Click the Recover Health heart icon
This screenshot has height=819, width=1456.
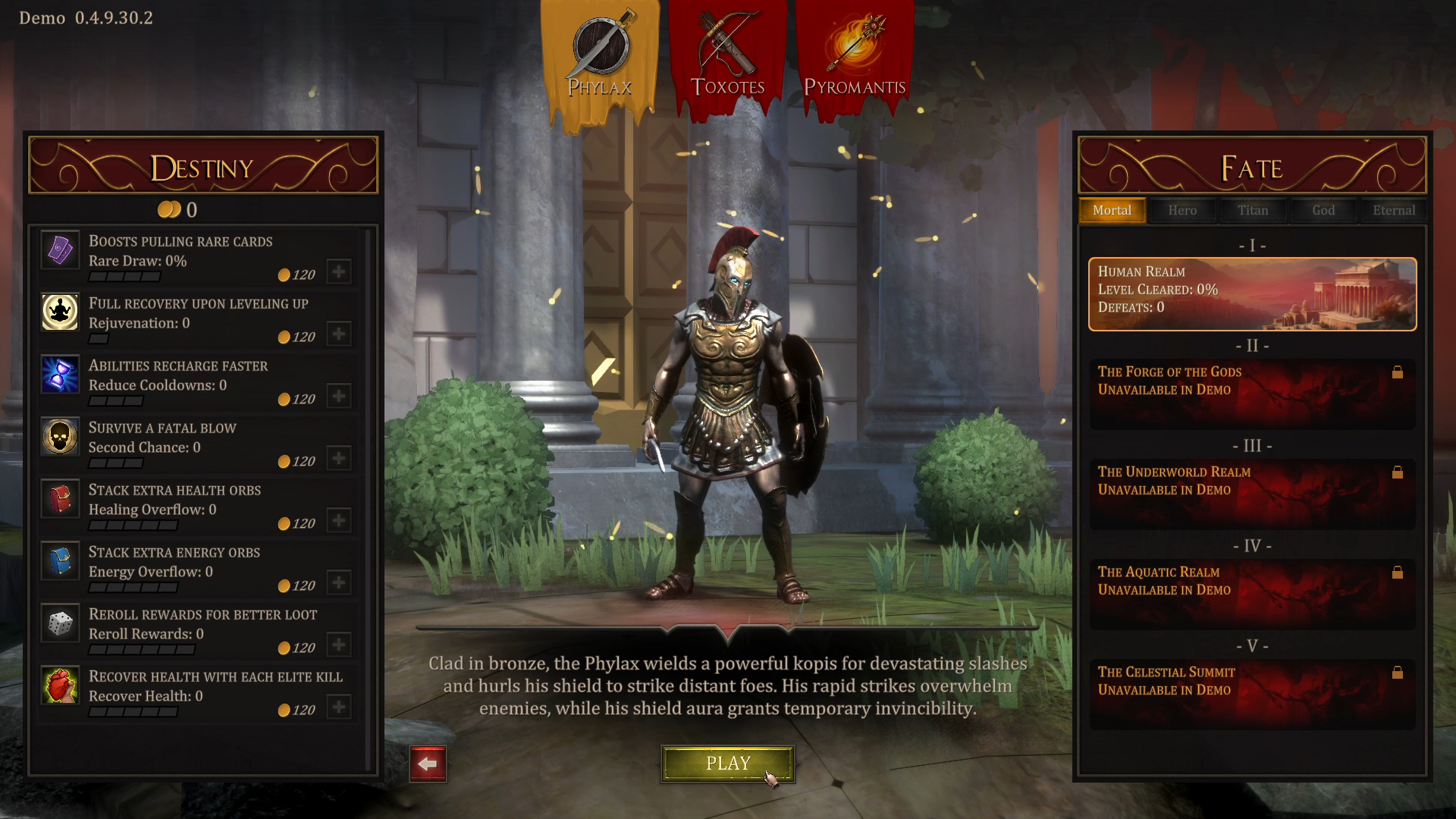(x=61, y=686)
